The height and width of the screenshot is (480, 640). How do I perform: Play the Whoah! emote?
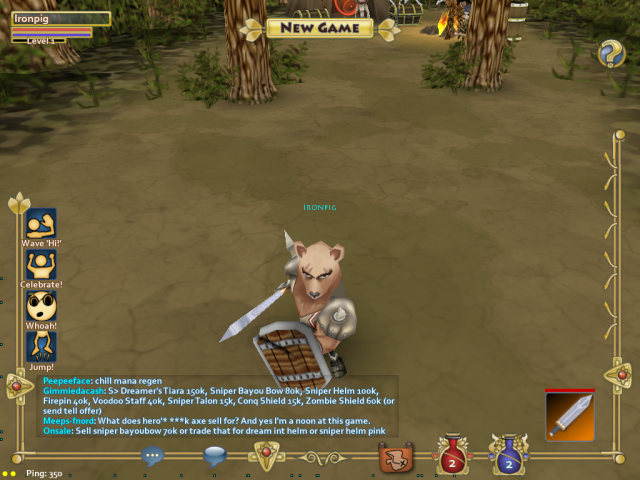click(x=41, y=305)
